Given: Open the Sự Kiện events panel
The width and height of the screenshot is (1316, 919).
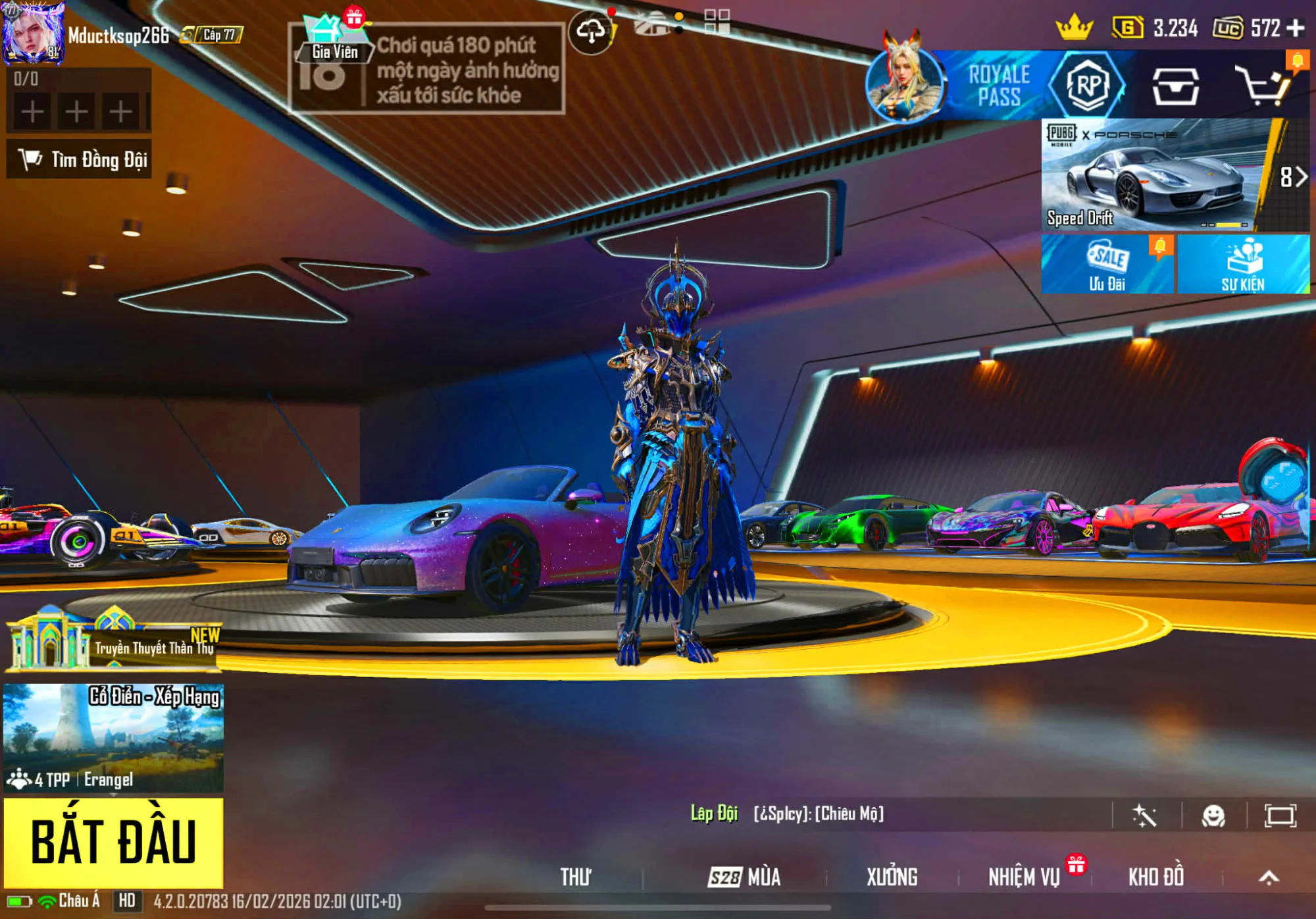Looking at the screenshot, I should tap(1242, 265).
